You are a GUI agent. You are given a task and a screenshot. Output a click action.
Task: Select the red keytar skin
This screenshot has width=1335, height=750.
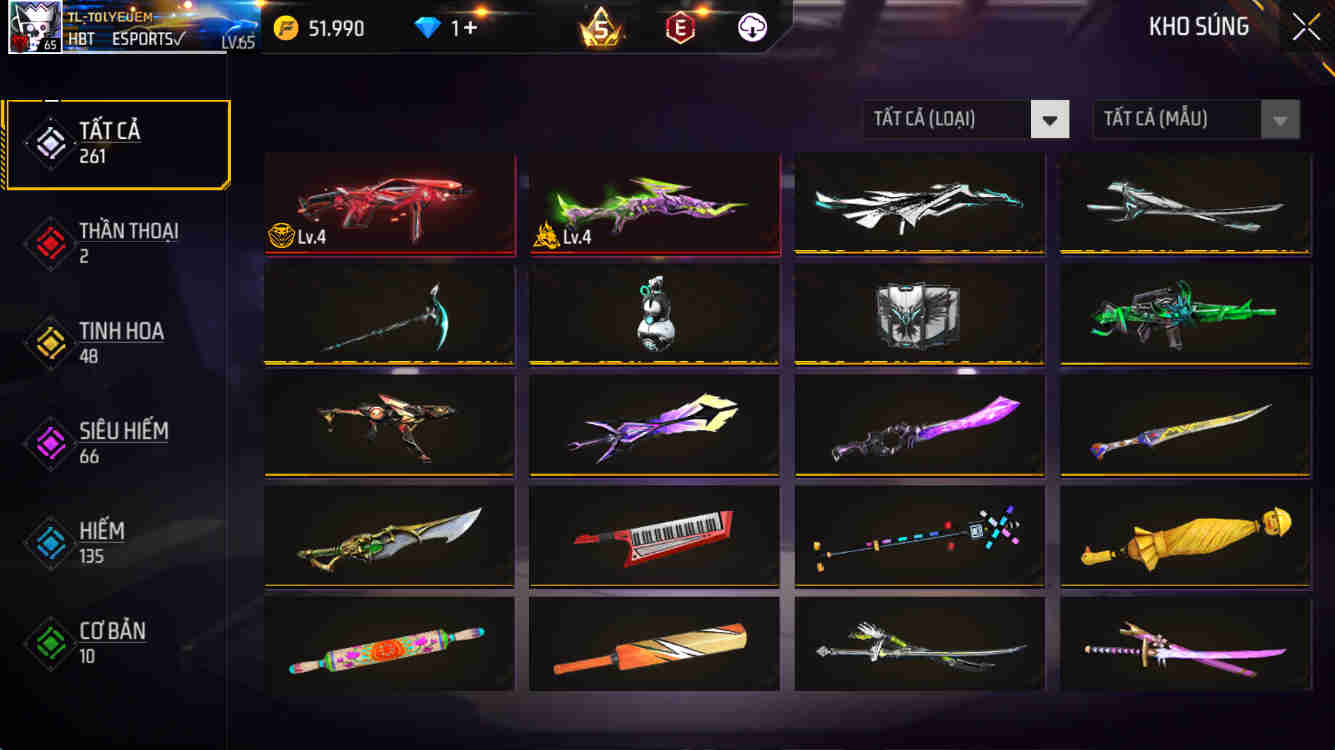[x=654, y=538]
